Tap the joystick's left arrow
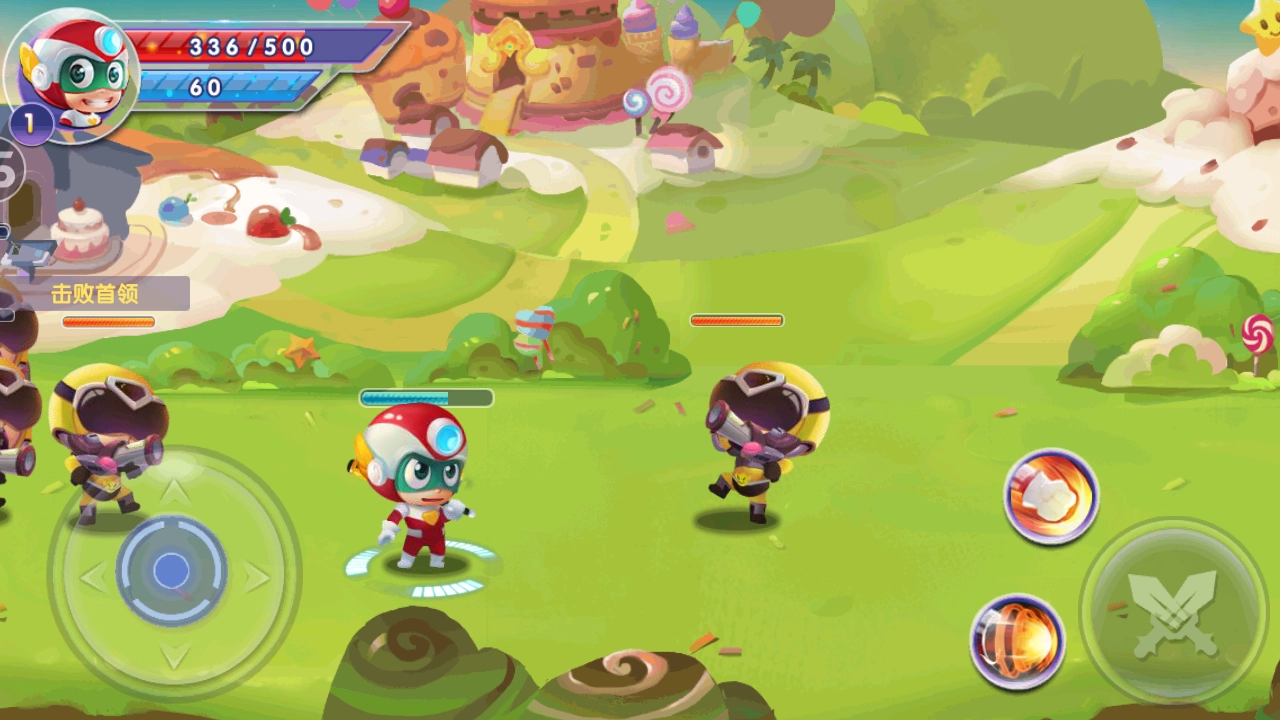This screenshot has height=720, width=1280. pos(93,577)
